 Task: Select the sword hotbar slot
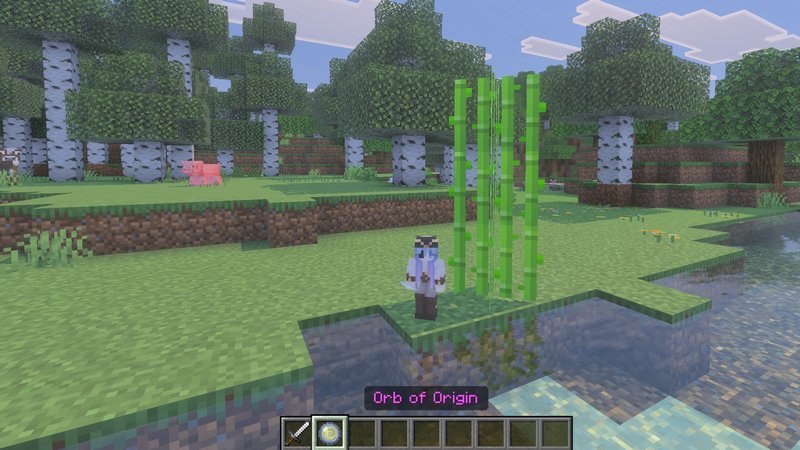coord(298,433)
